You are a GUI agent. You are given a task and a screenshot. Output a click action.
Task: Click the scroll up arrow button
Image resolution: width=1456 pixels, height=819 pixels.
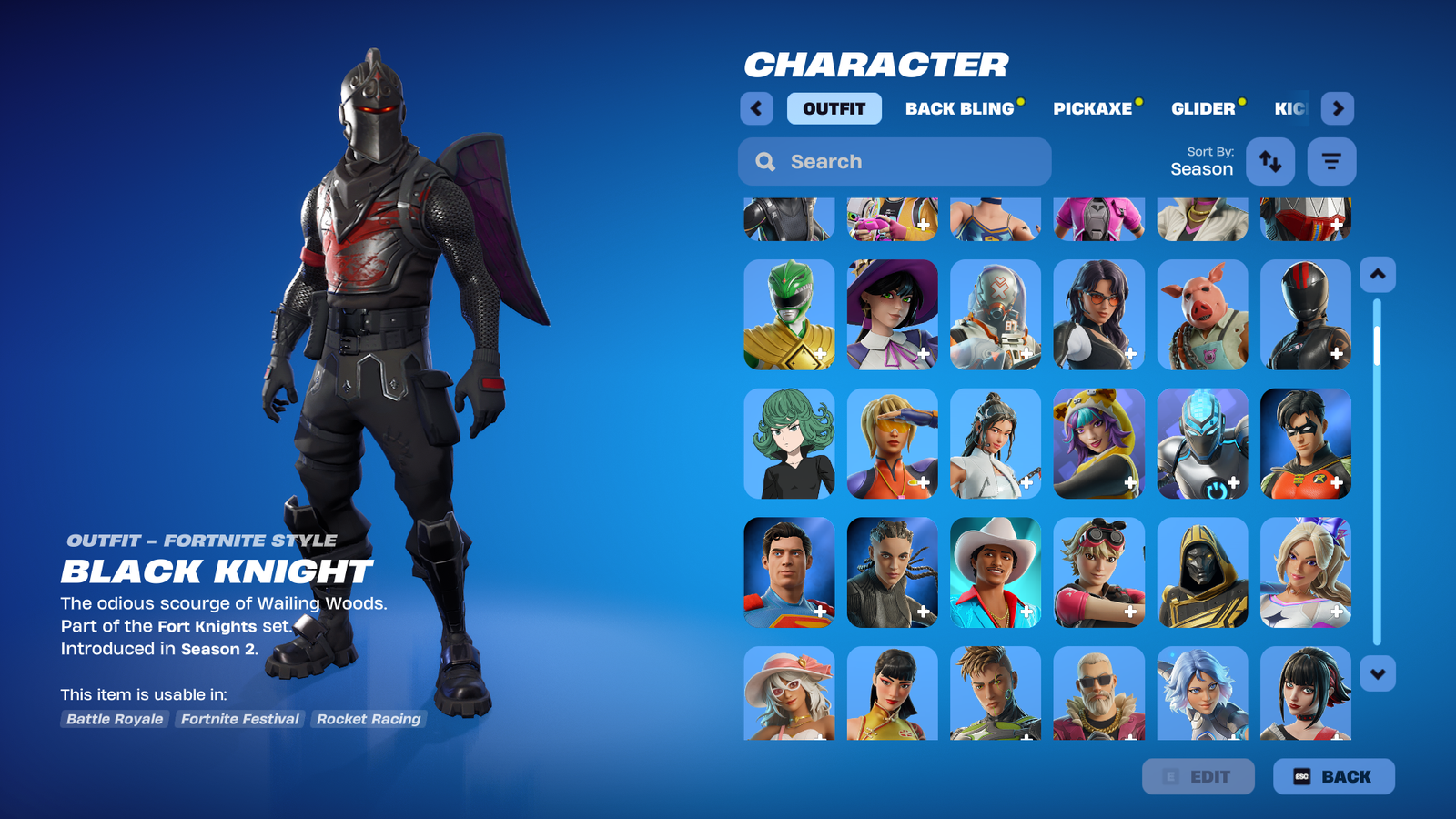click(x=1378, y=274)
